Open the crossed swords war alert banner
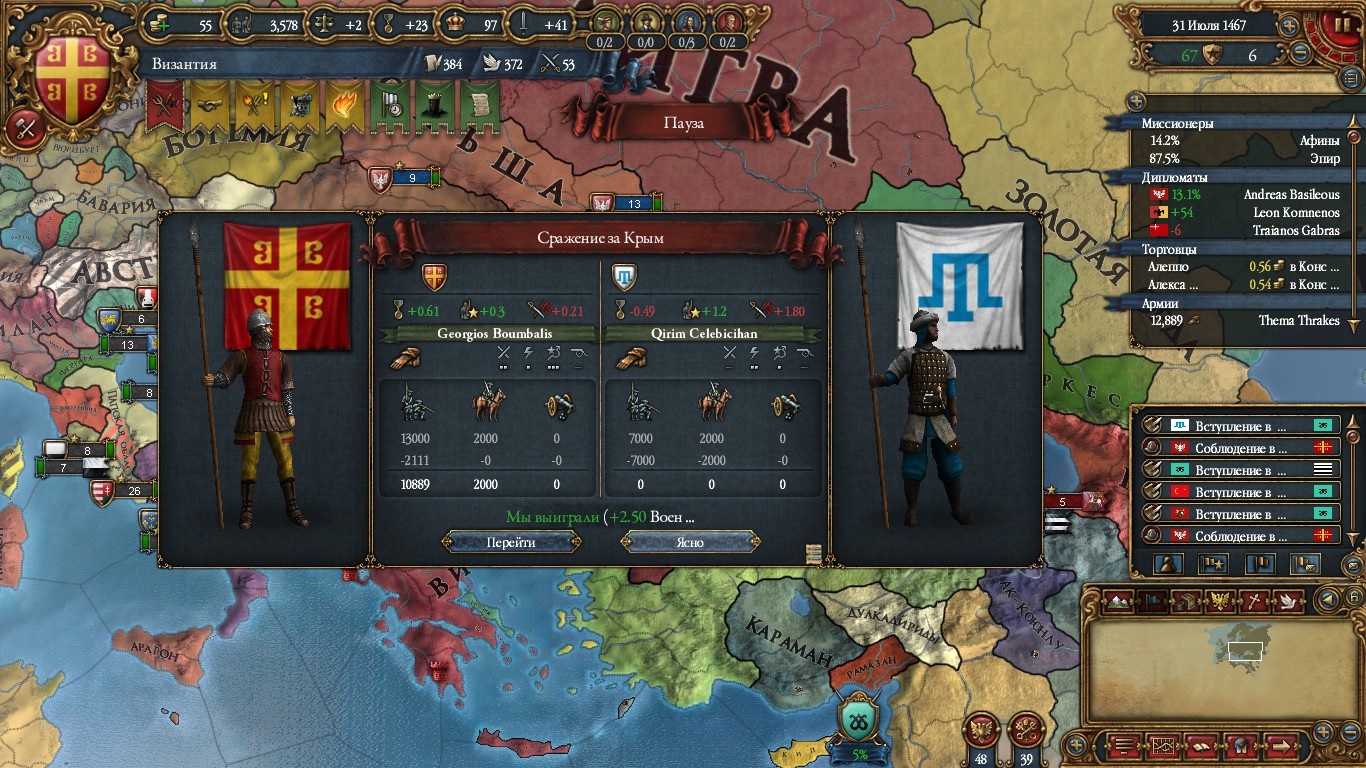The height and width of the screenshot is (768, 1366). (165, 105)
